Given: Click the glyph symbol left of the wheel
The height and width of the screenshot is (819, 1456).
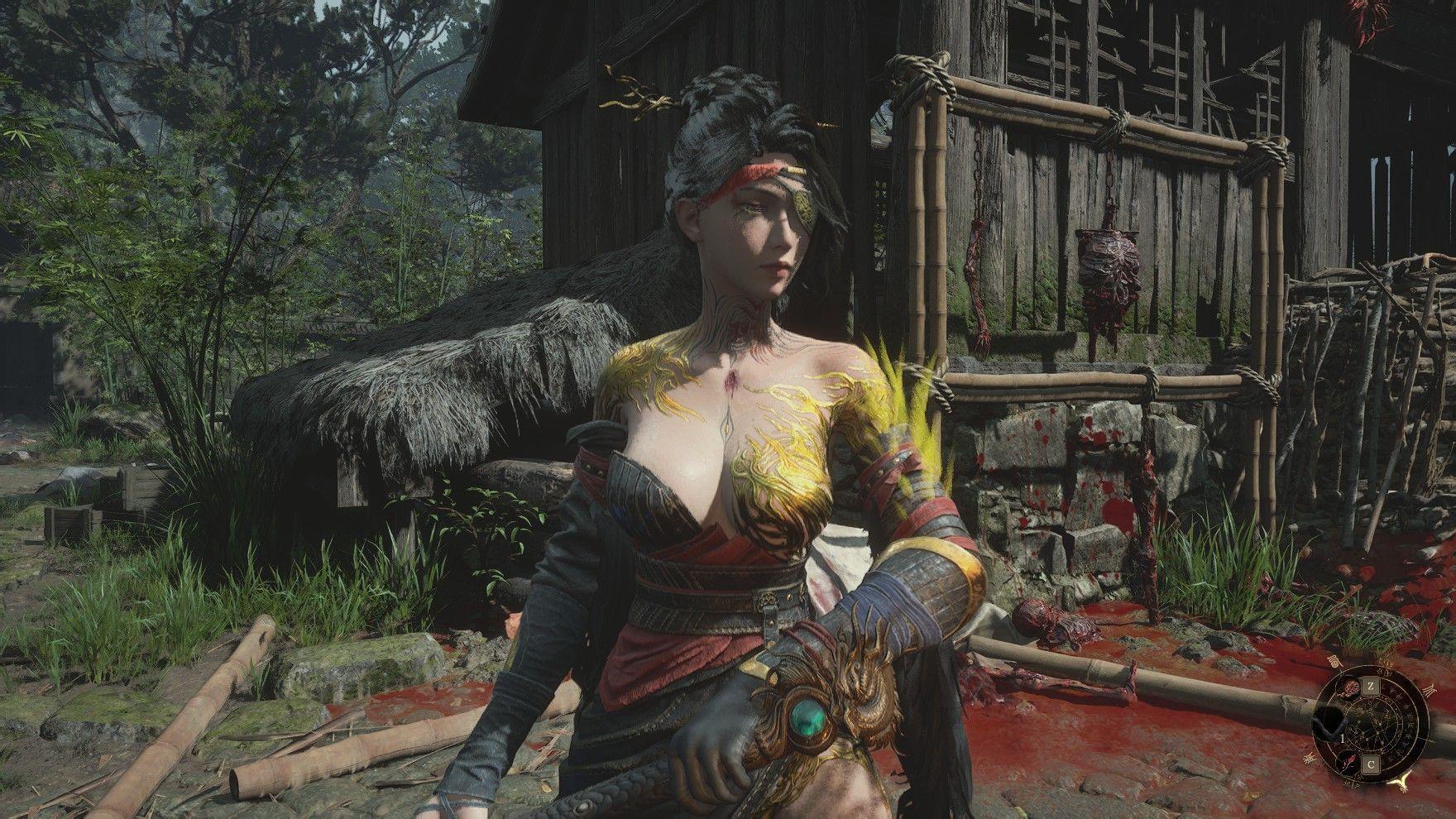Looking at the screenshot, I should 1309,758.
